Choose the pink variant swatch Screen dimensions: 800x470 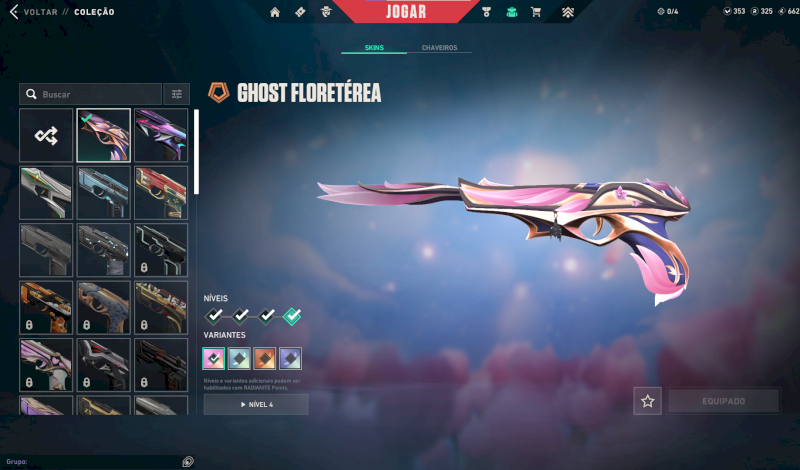[x=214, y=358]
